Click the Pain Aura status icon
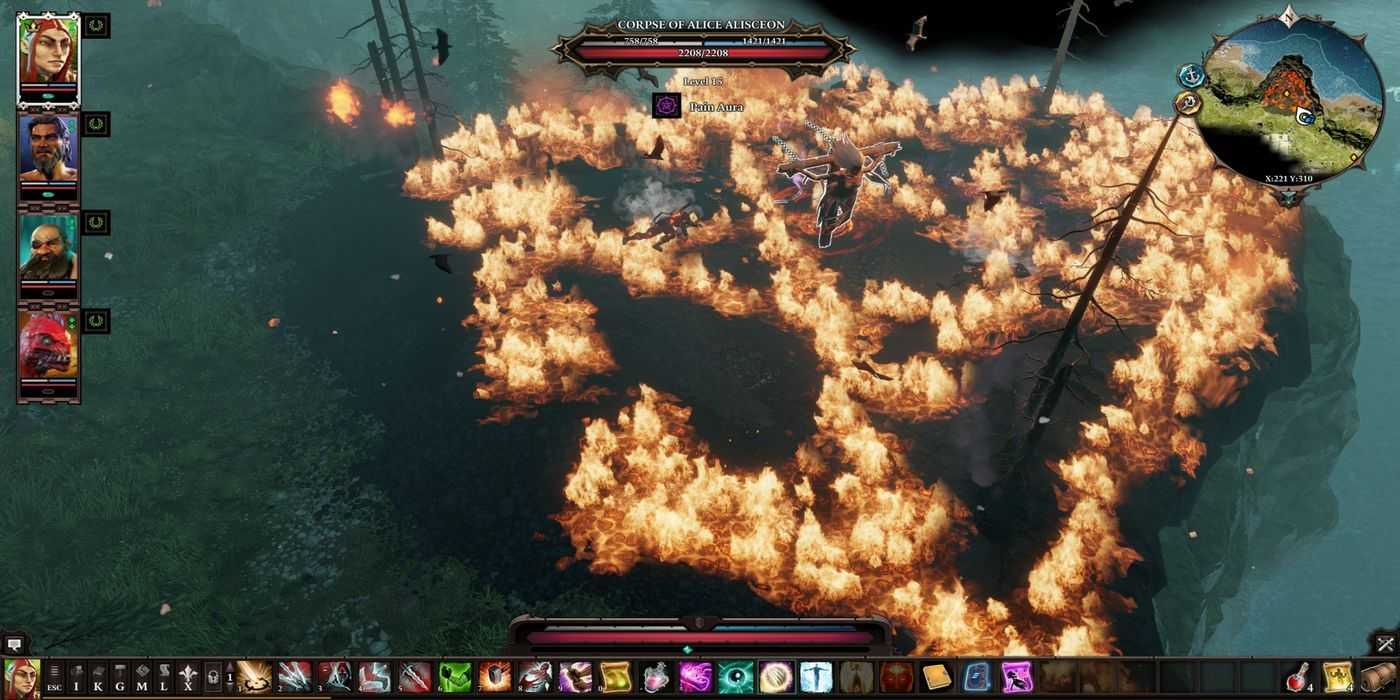 click(667, 106)
